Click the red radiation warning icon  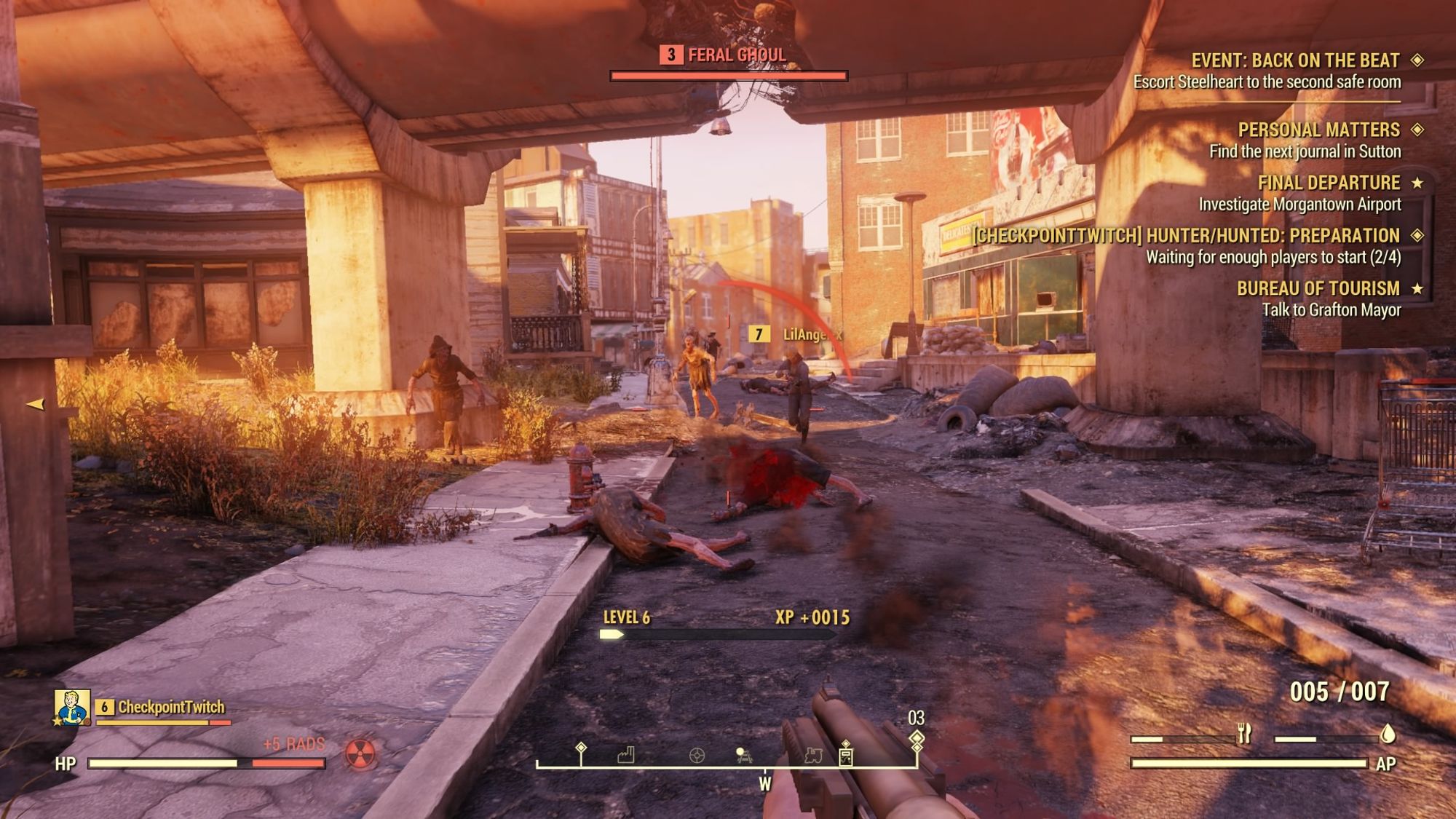360,754
